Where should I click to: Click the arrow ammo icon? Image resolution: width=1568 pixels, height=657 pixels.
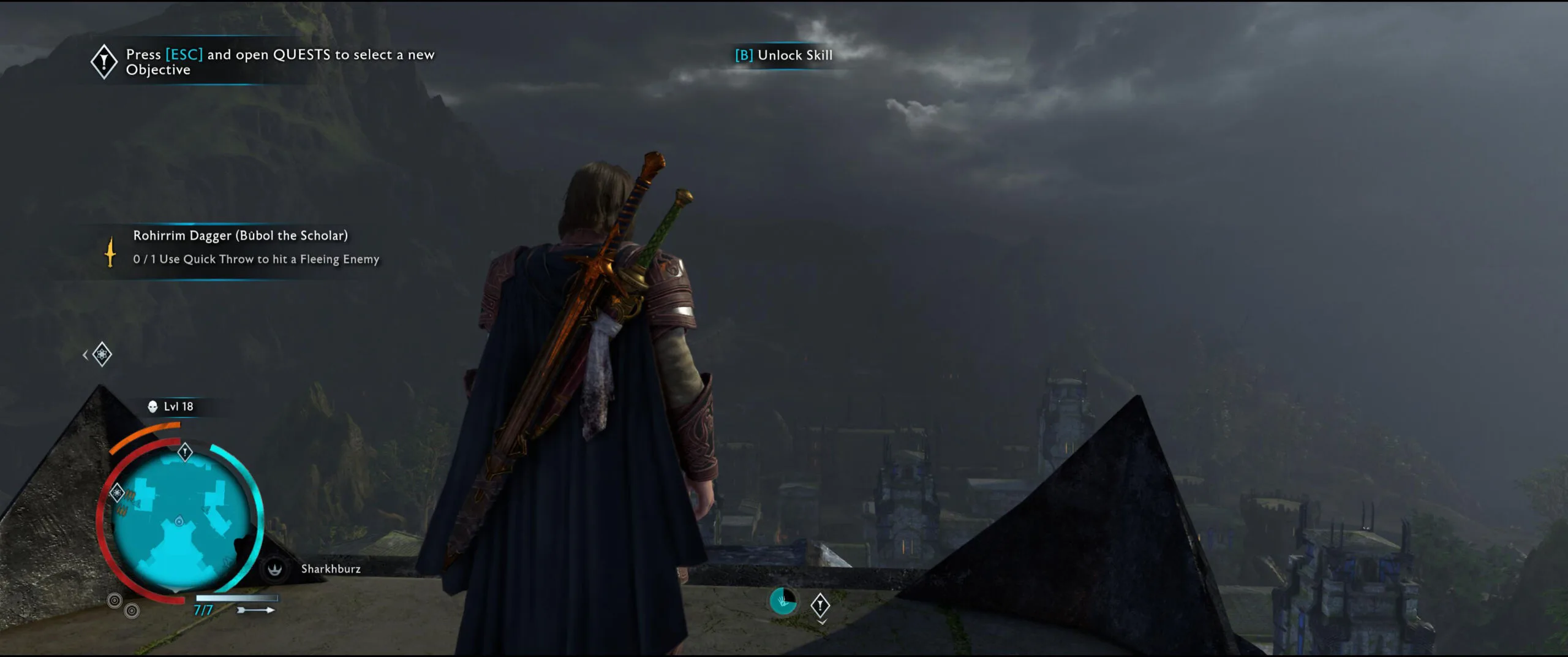click(x=256, y=610)
